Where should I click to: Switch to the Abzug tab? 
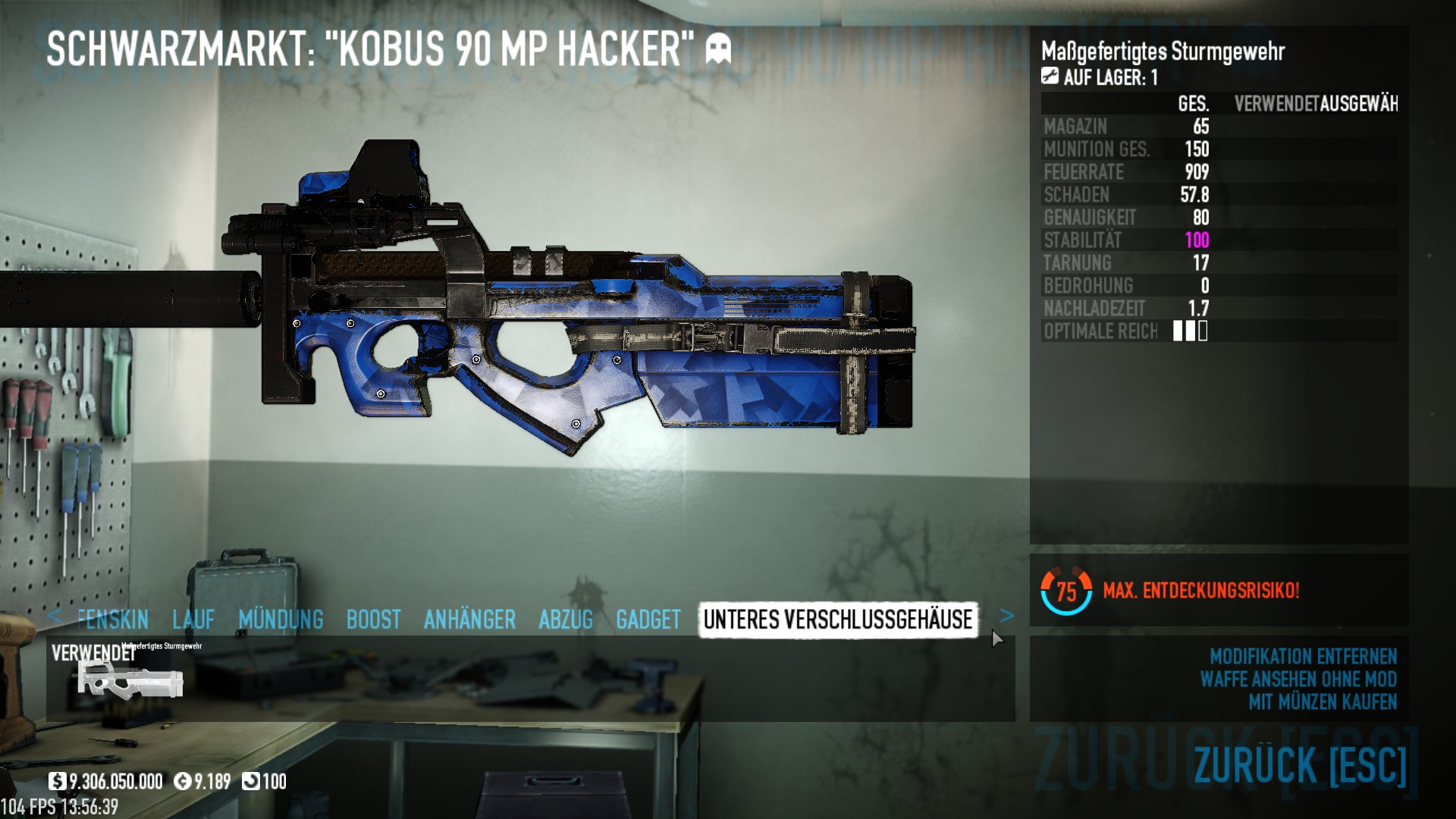coord(566,620)
